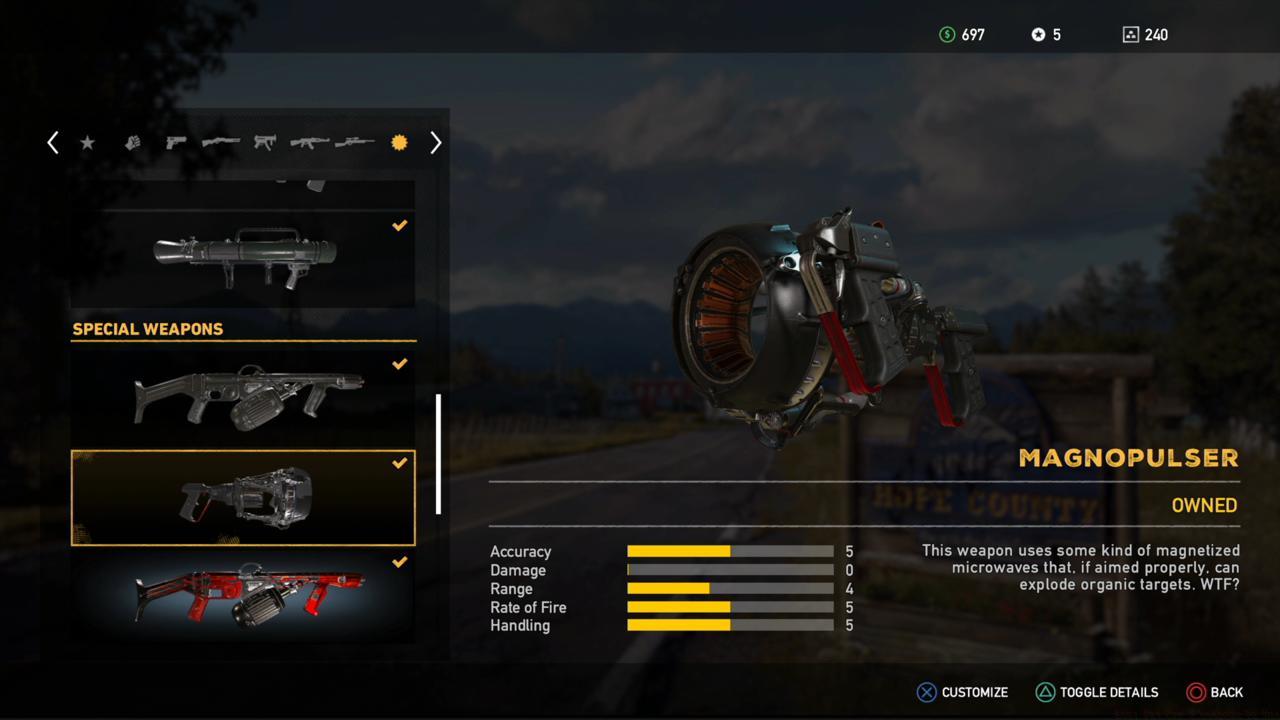
Task: Pick the red flamethrower variant tile
Action: pyautogui.click(x=242, y=595)
